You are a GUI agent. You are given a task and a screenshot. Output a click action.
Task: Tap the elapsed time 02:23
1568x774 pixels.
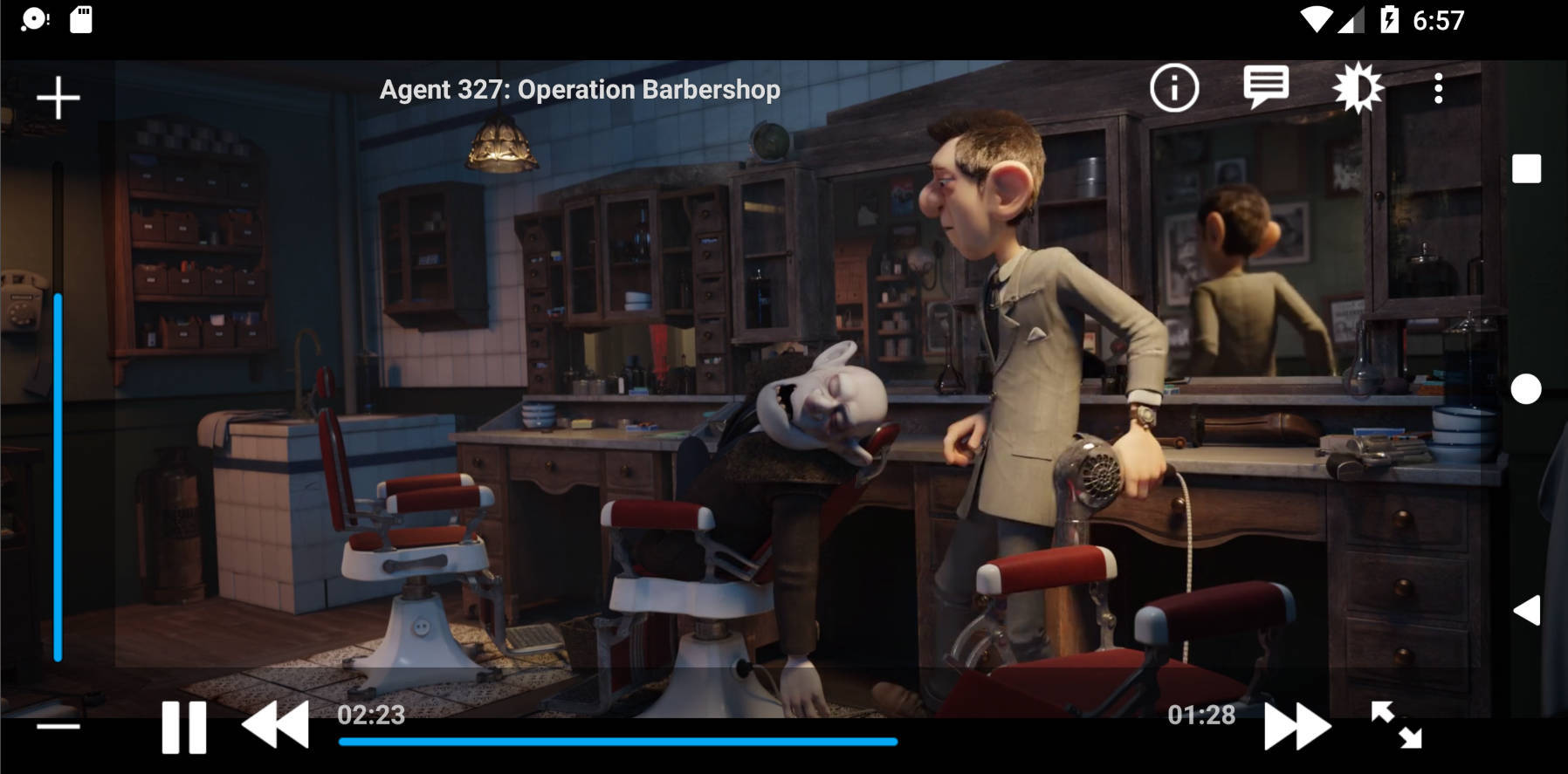tap(370, 714)
